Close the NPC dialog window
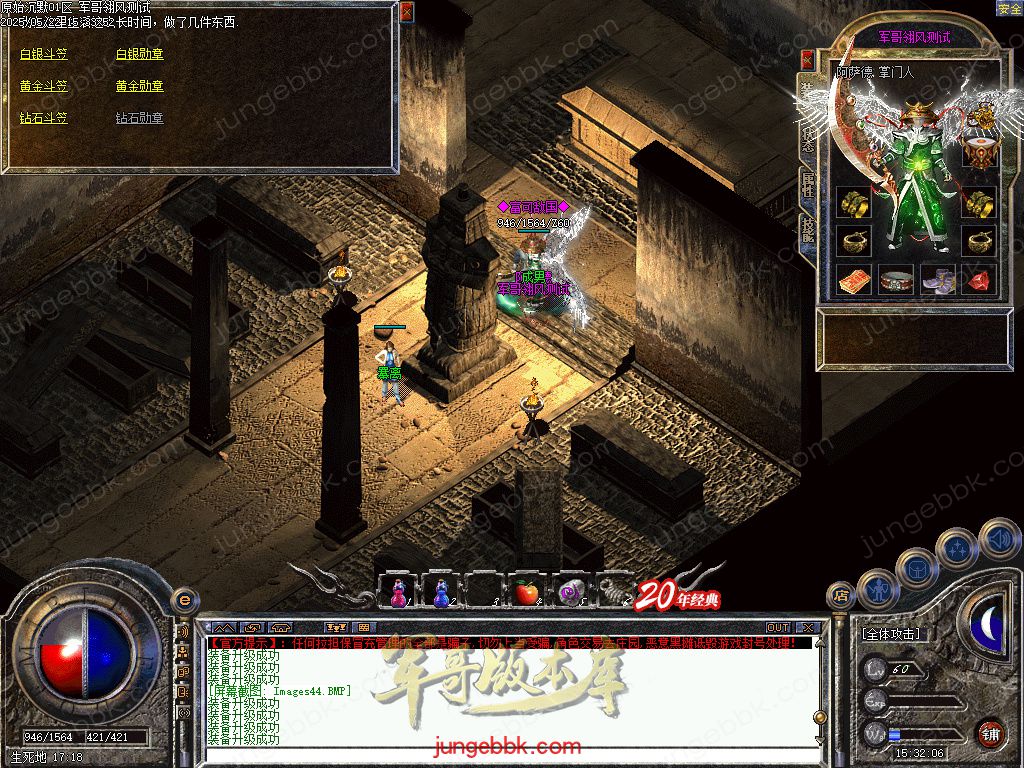This screenshot has height=768, width=1024. (406, 12)
